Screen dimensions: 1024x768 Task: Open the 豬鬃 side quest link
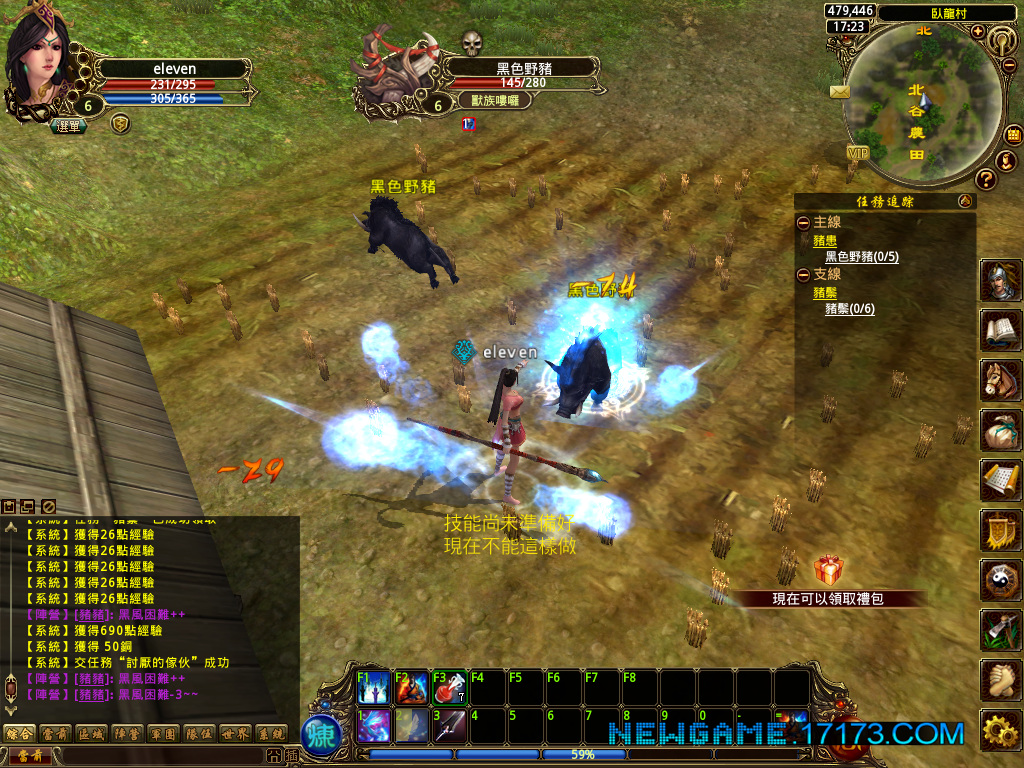(824, 292)
